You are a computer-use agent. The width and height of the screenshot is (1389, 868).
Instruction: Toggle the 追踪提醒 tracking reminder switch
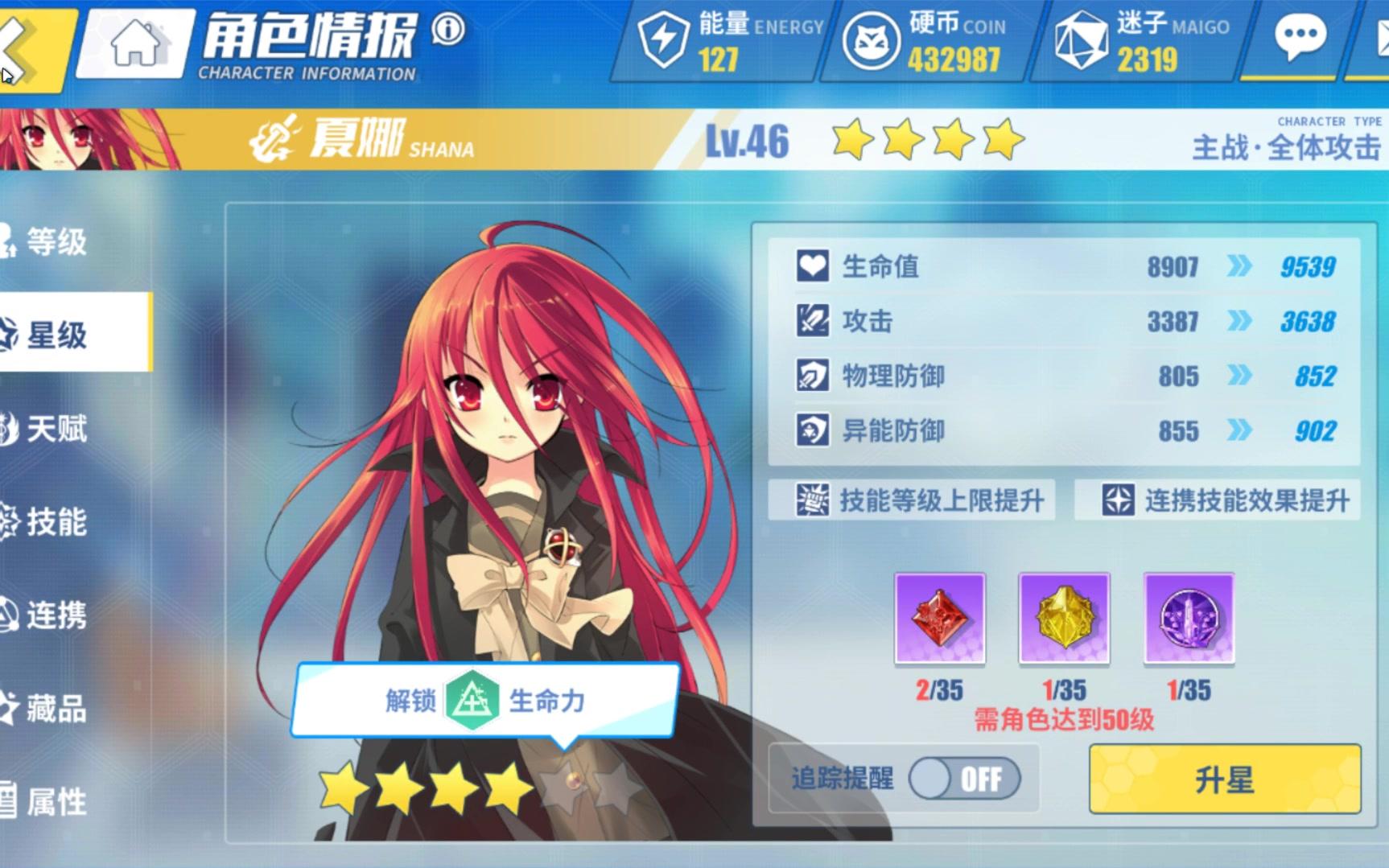pyautogui.click(x=966, y=778)
